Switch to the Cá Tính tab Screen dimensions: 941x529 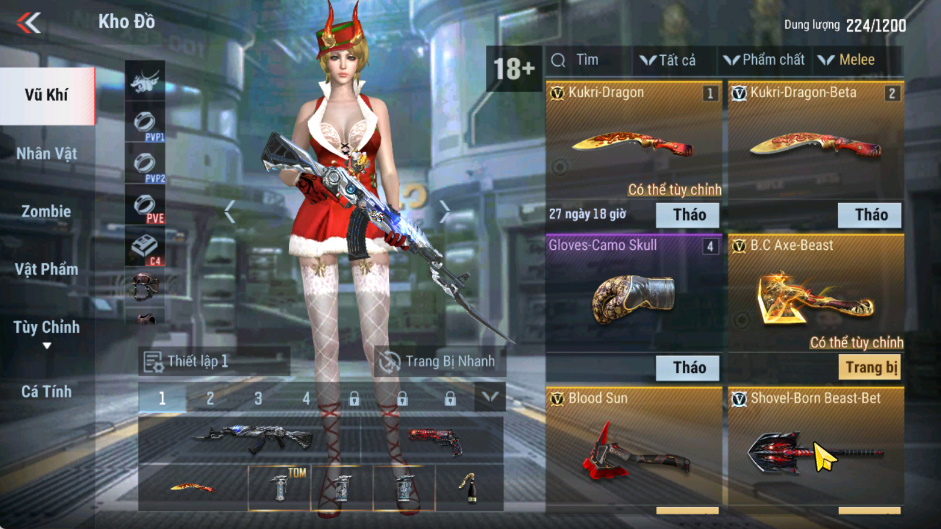click(47, 391)
